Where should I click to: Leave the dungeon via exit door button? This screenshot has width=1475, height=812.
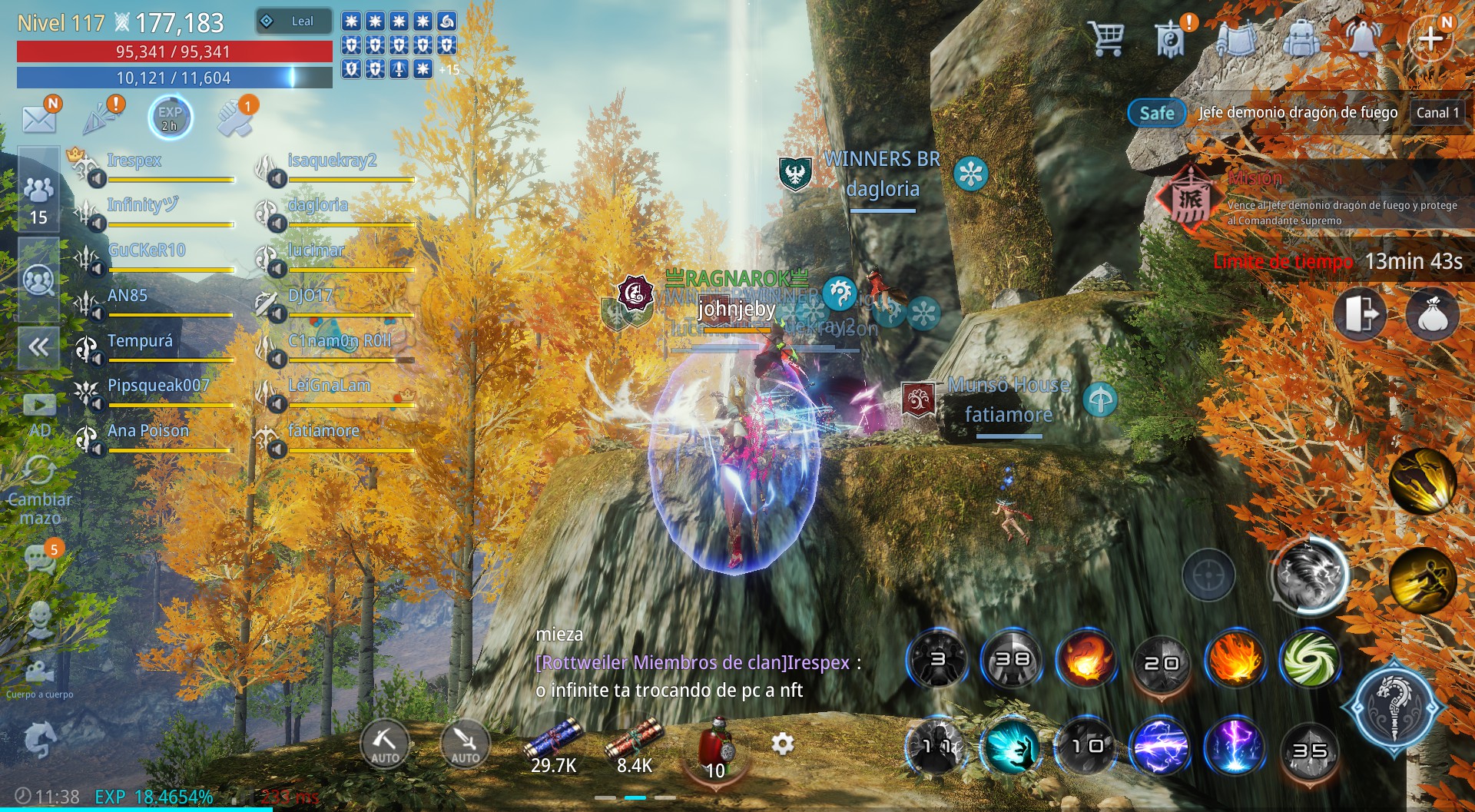[1361, 314]
